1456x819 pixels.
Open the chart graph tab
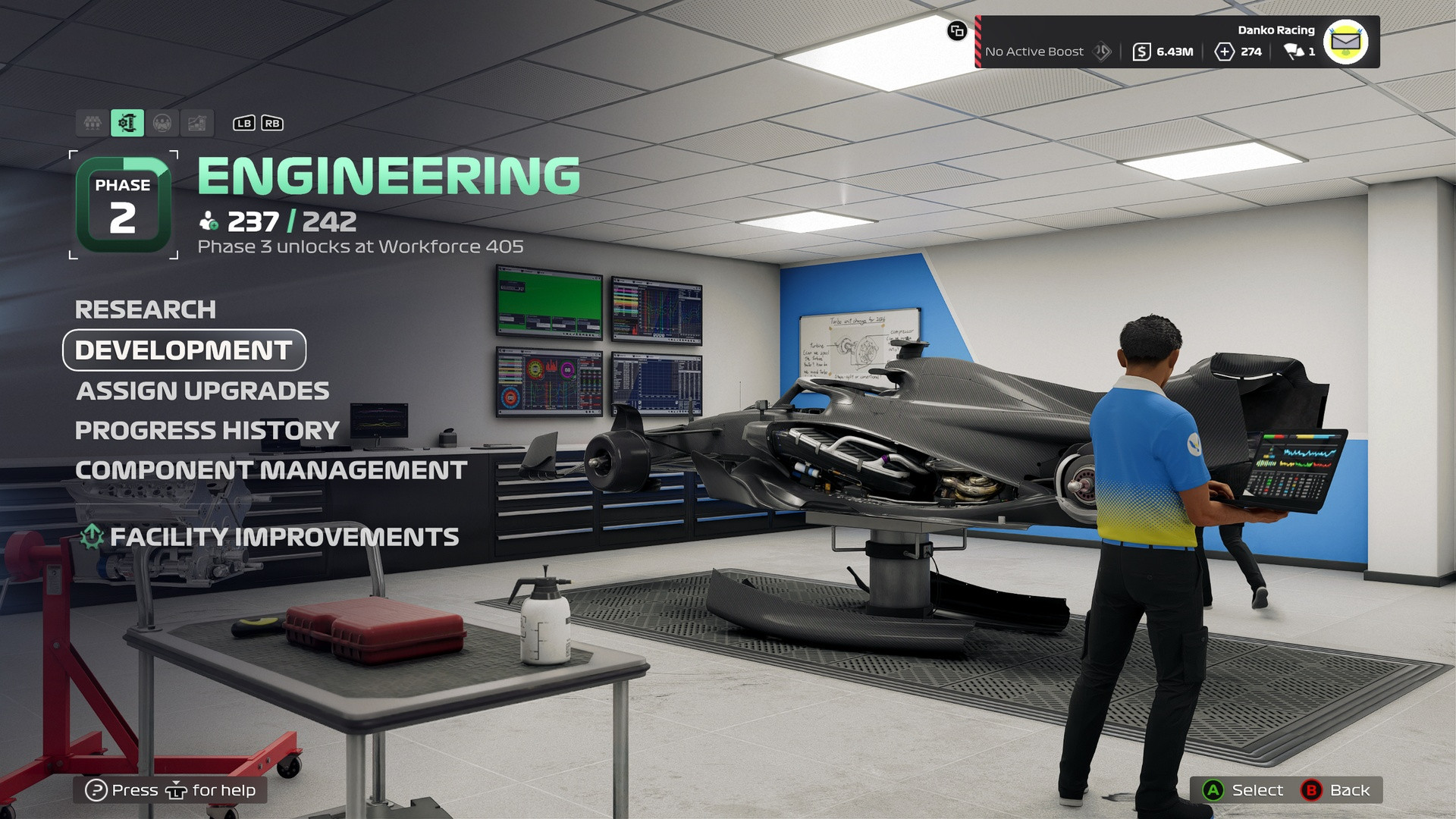pos(197,123)
